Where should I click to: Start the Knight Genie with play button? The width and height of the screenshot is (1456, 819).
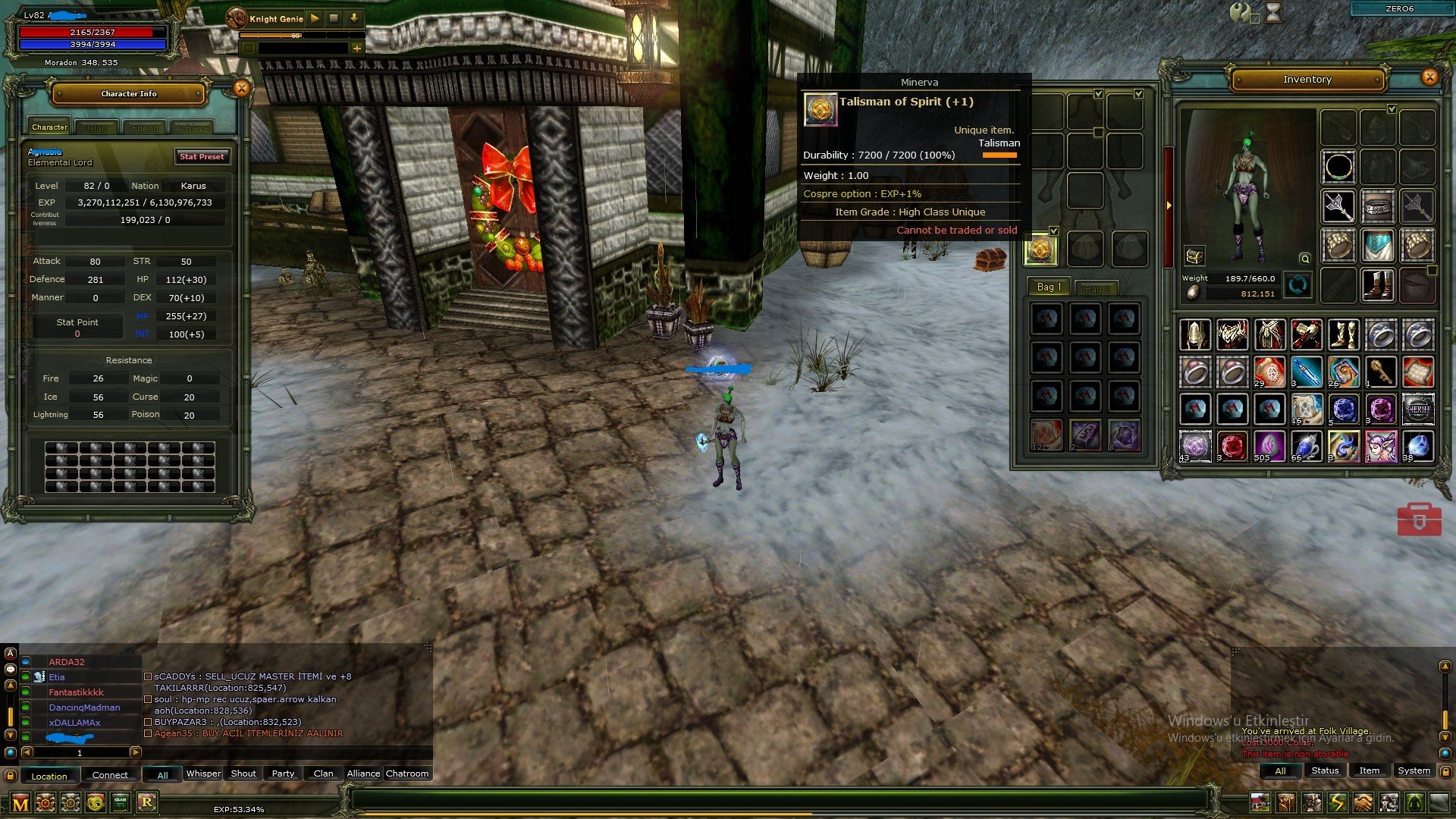315,18
